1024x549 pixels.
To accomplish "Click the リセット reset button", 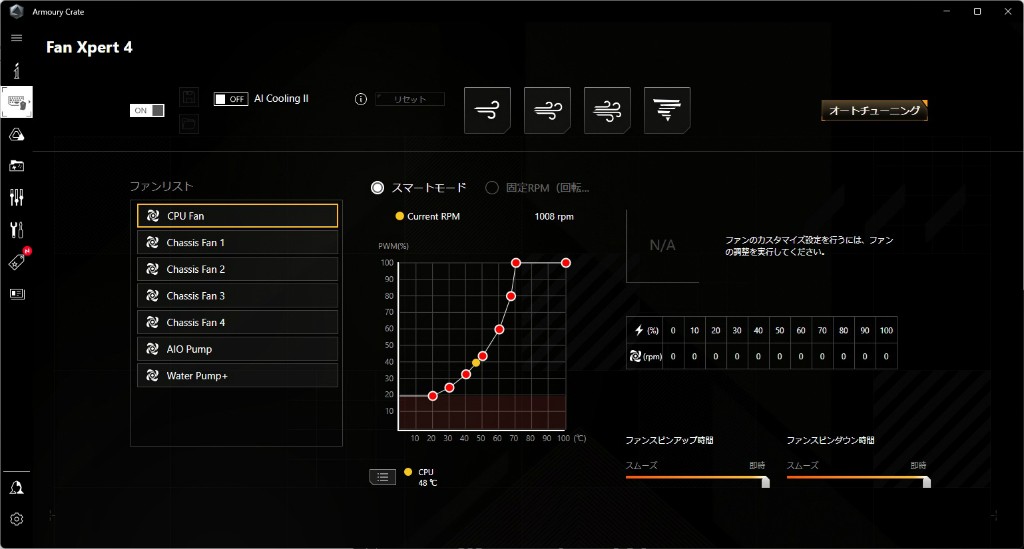I will pos(410,99).
